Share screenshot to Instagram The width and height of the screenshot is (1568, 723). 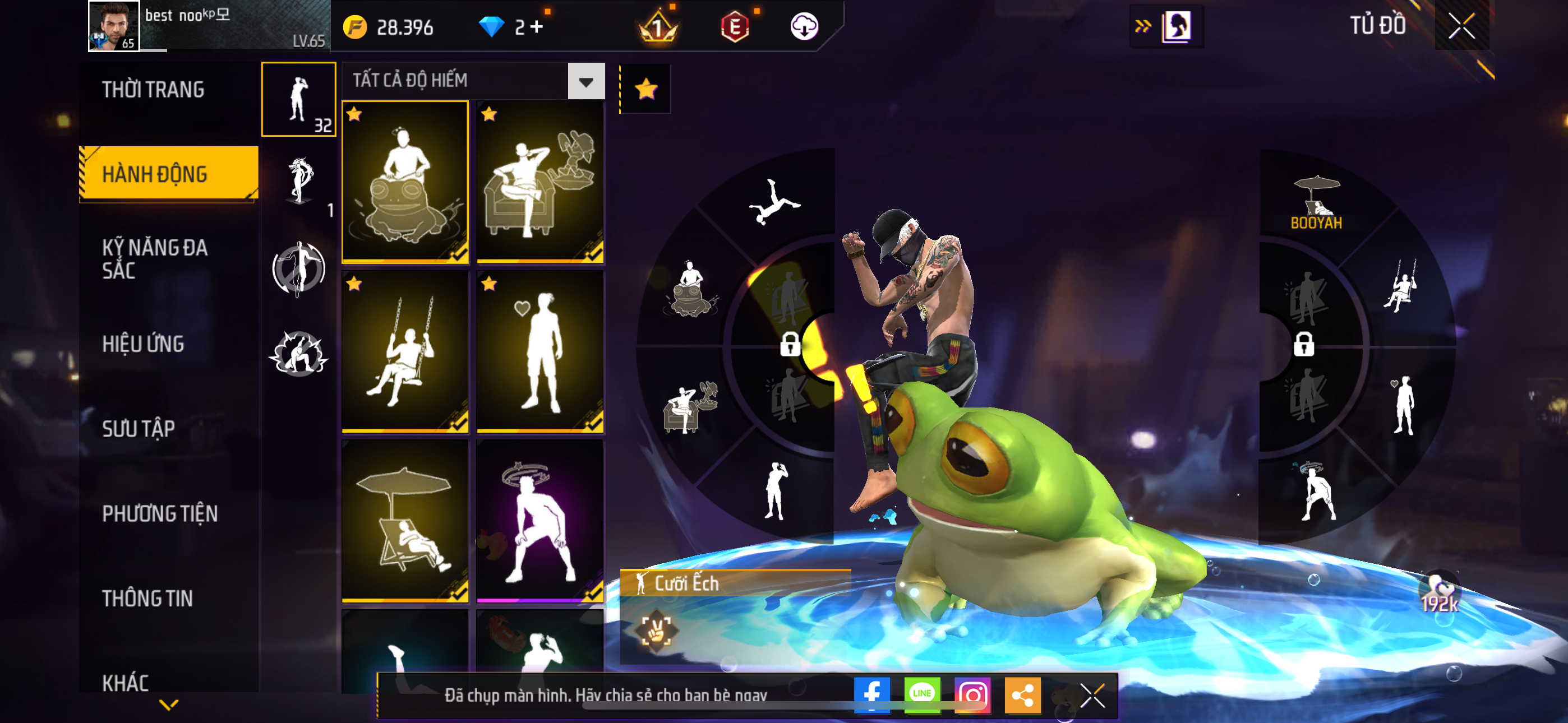(x=972, y=694)
